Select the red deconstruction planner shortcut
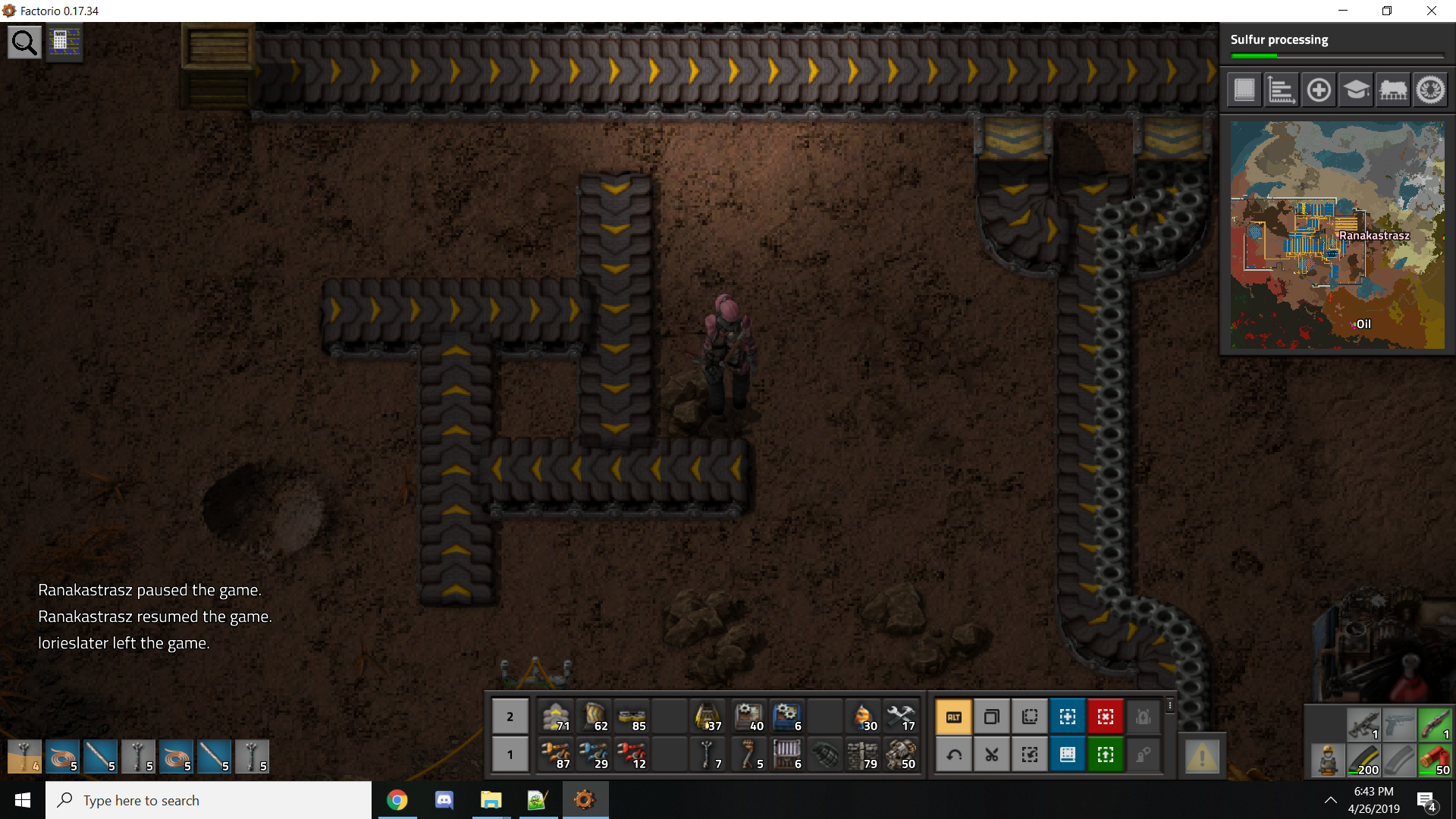 1105,716
